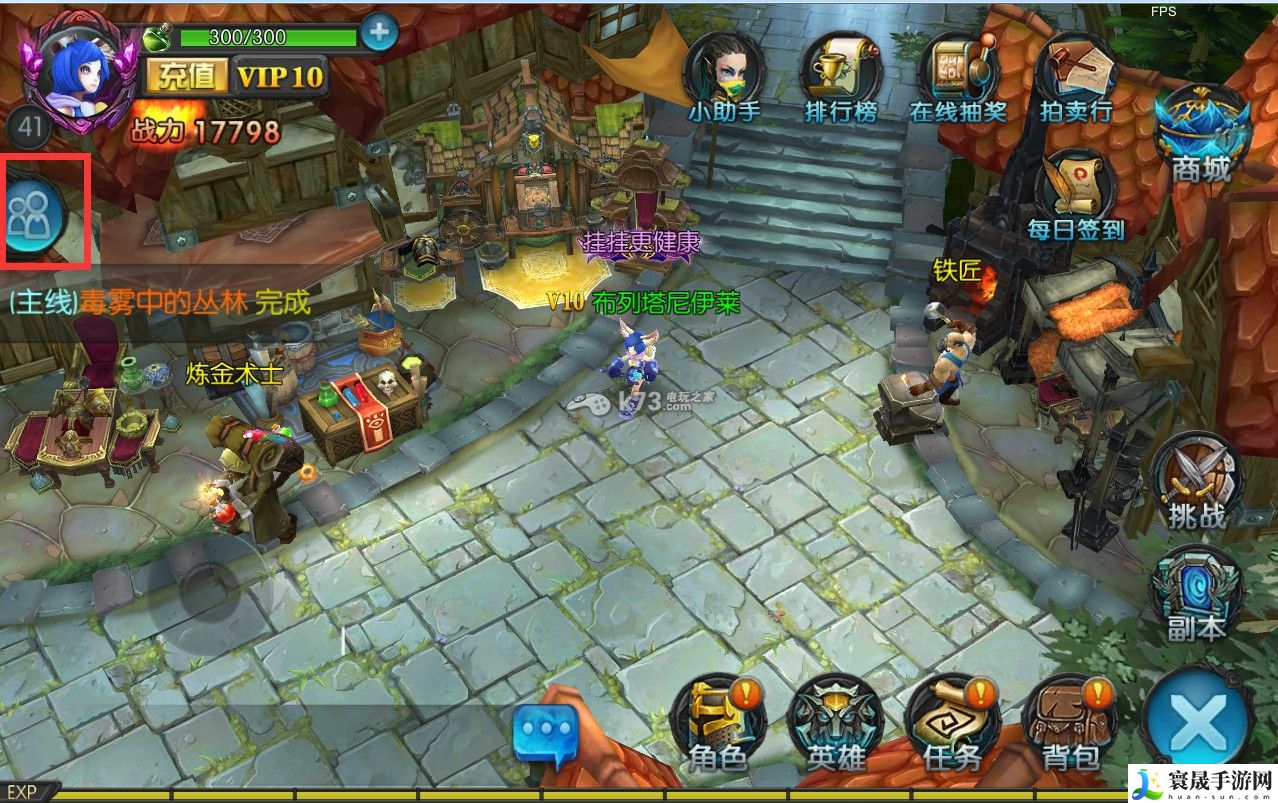Add stamina with the plus button

378,33
